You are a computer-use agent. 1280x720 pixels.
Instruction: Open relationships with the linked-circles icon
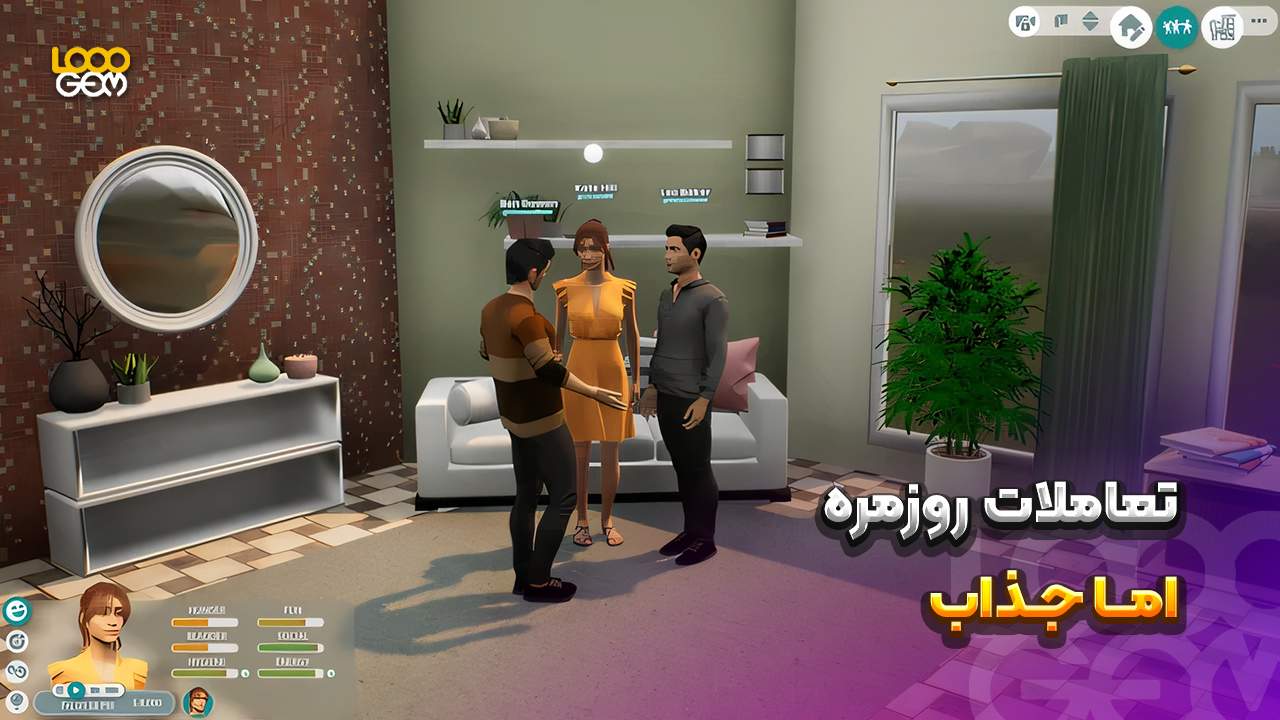[15, 671]
